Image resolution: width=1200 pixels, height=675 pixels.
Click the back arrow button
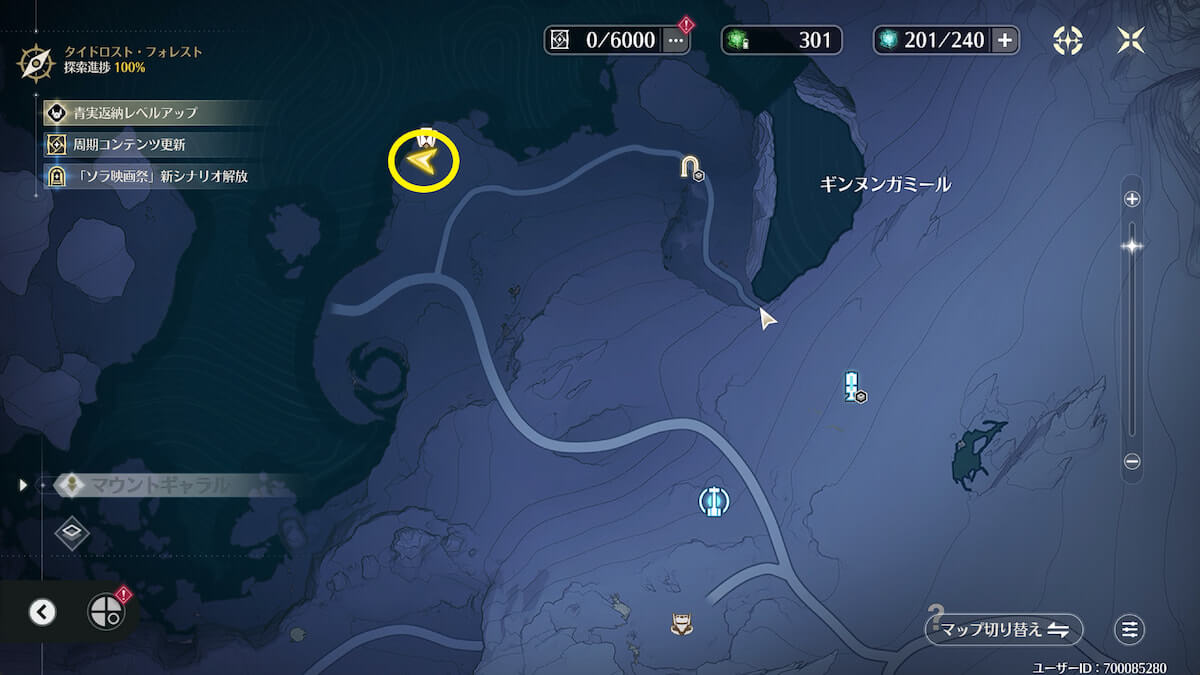42,612
